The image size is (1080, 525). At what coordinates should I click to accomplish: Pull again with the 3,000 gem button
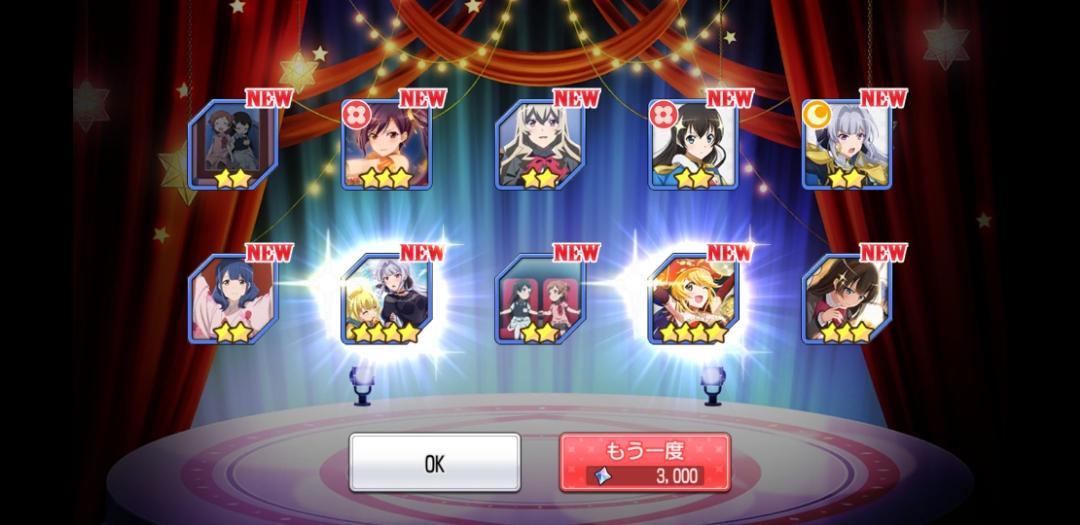click(x=644, y=463)
